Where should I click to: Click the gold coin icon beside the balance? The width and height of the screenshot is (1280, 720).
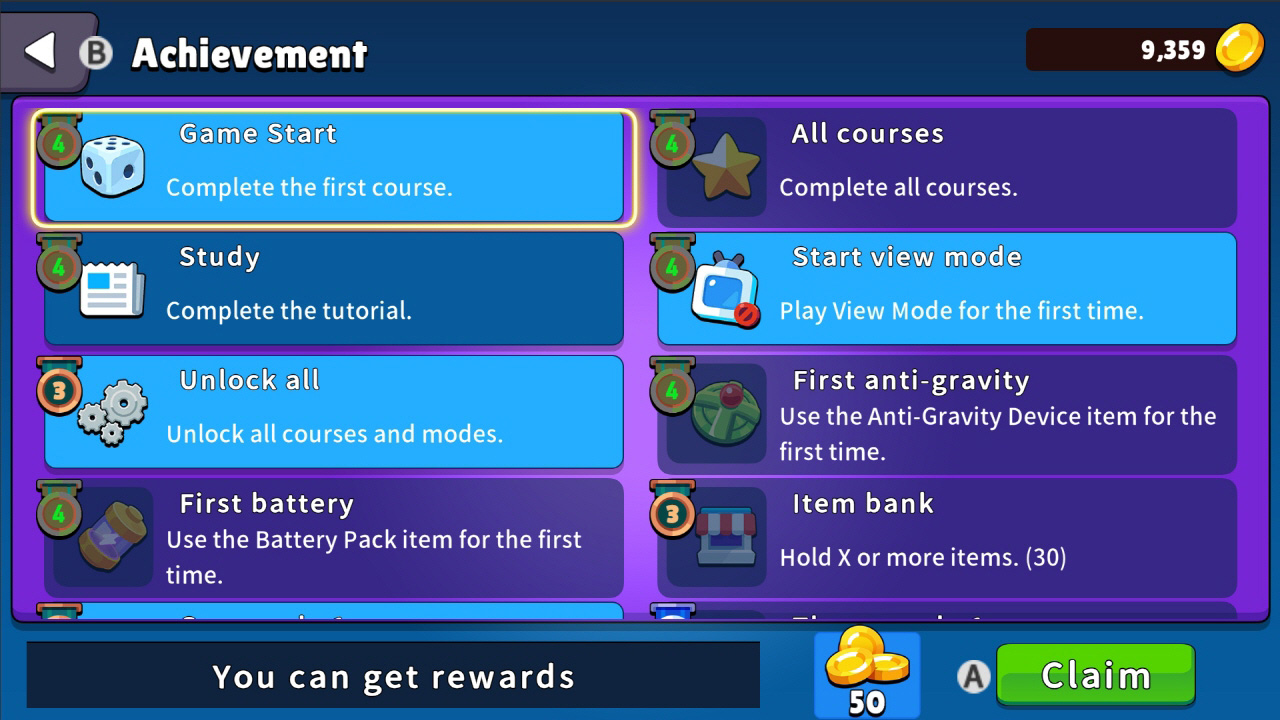tap(1241, 49)
